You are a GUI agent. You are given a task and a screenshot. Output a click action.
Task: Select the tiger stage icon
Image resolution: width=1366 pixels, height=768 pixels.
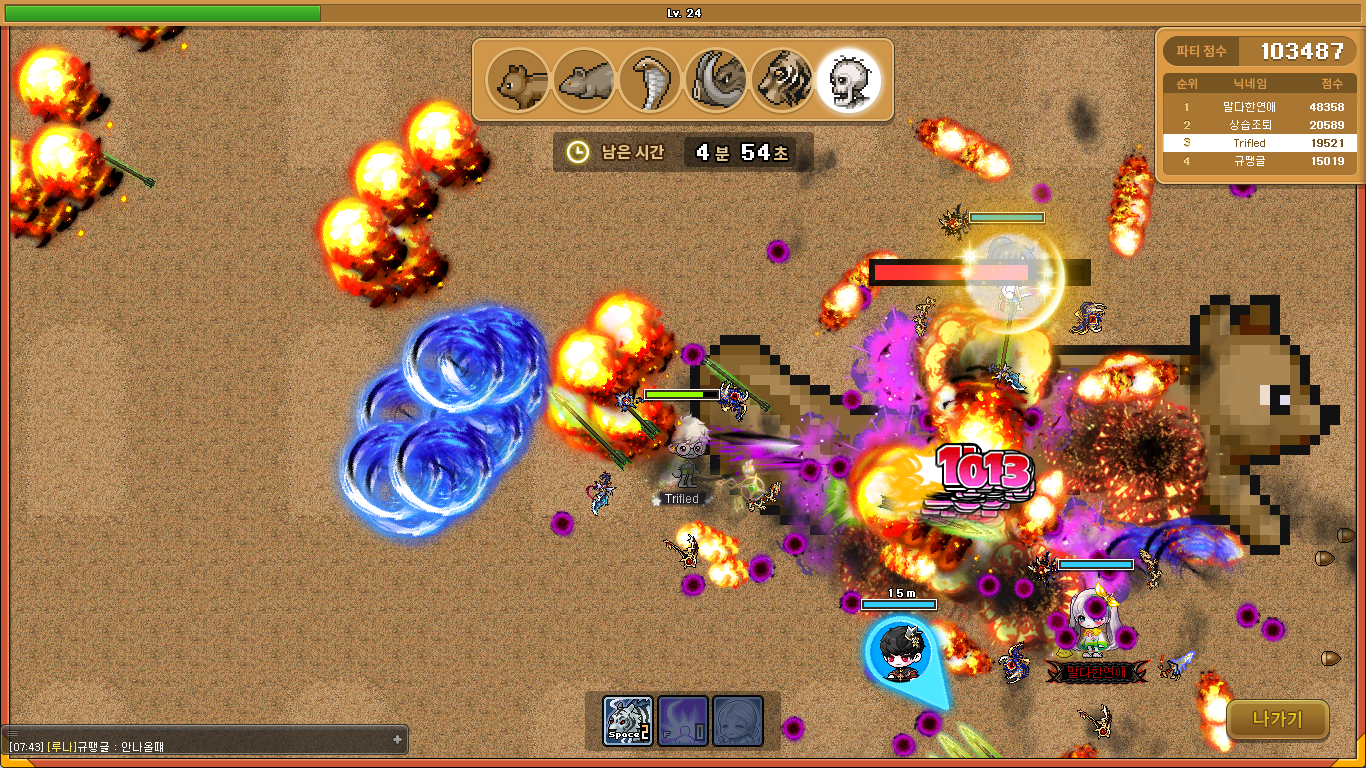click(781, 81)
